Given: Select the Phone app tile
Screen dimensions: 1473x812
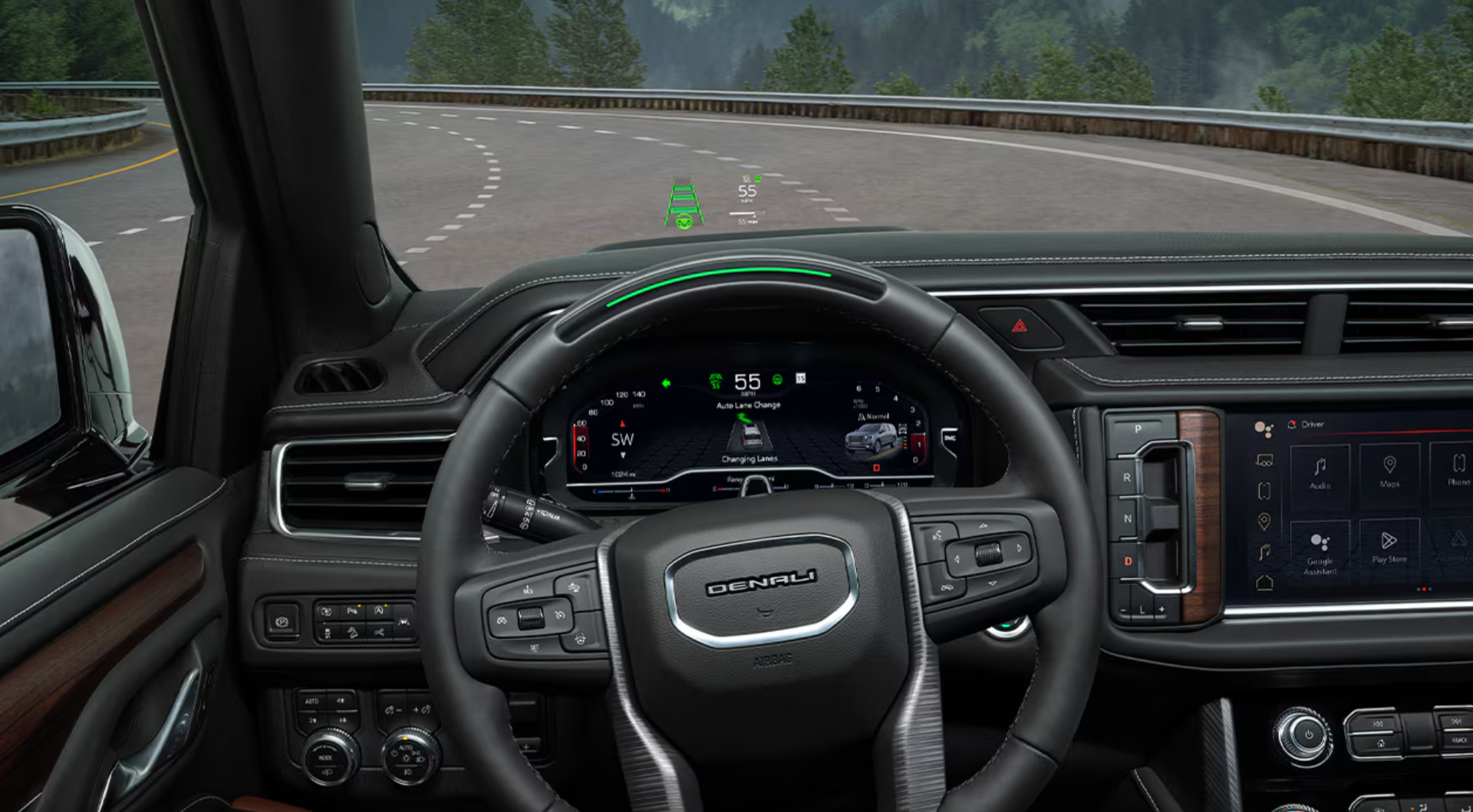Looking at the screenshot, I should click(x=1458, y=469).
